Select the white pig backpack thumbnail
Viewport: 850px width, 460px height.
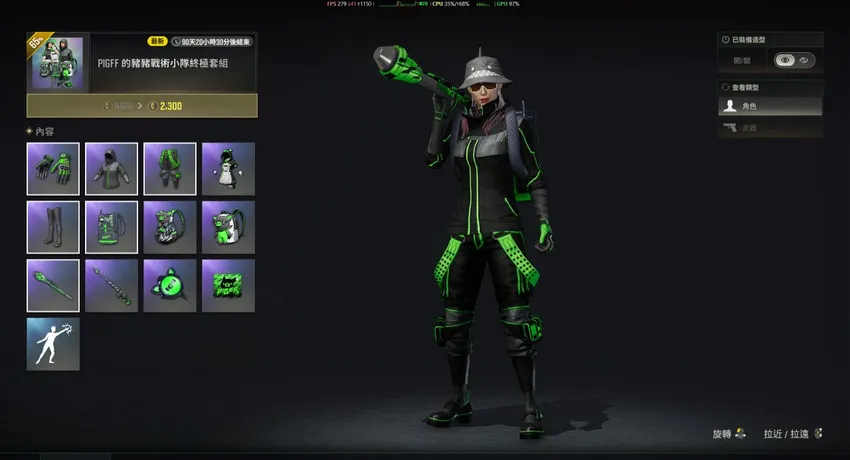[x=228, y=227]
